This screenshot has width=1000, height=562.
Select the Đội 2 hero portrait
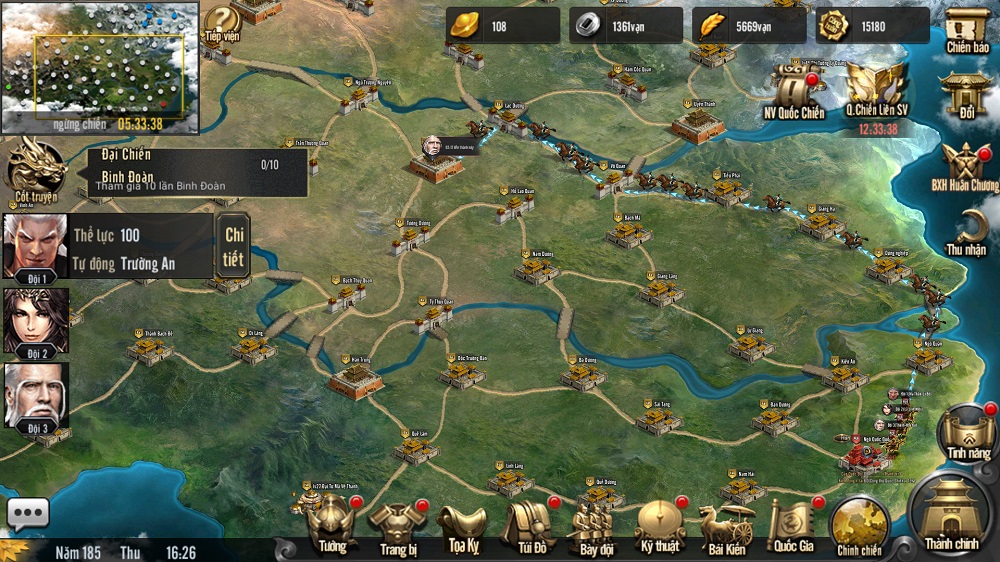click(36, 322)
